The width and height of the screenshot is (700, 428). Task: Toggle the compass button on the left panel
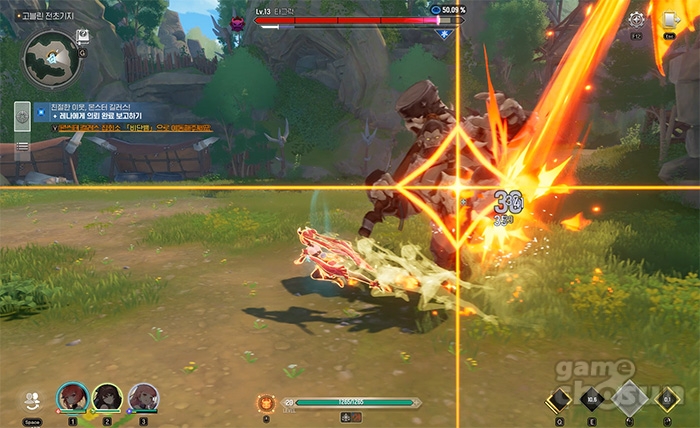tap(22, 117)
